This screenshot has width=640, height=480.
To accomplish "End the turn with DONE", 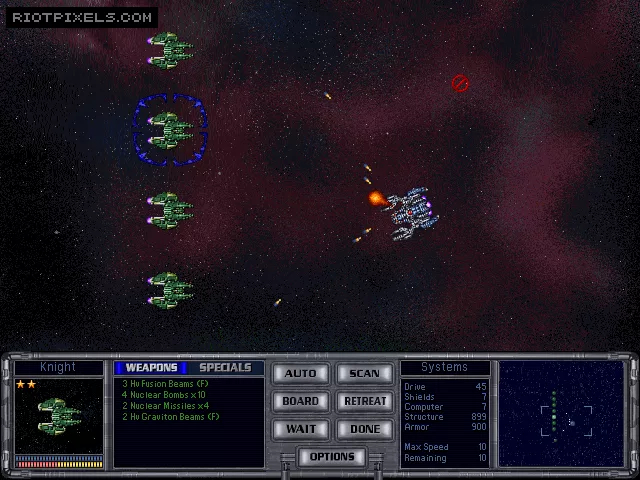I will (364, 429).
